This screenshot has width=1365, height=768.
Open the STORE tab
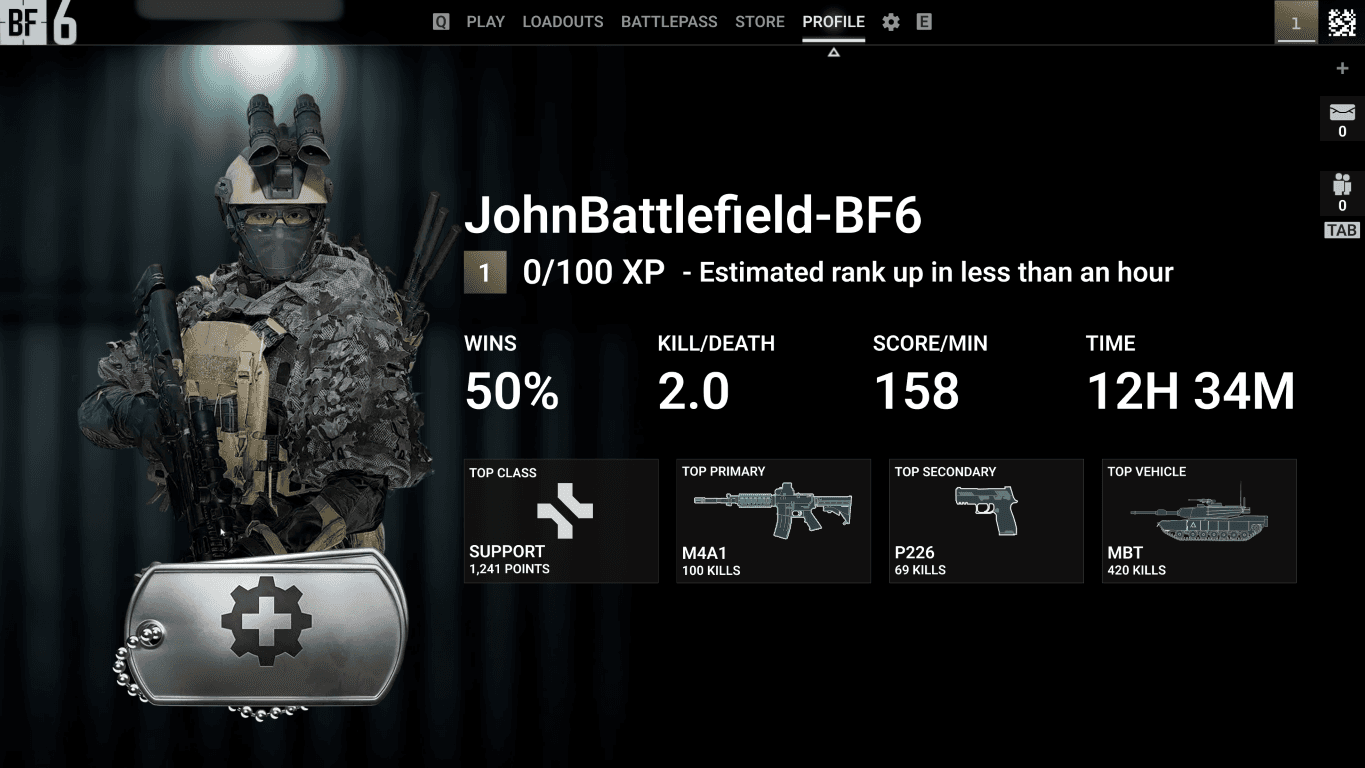click(759, 22)
